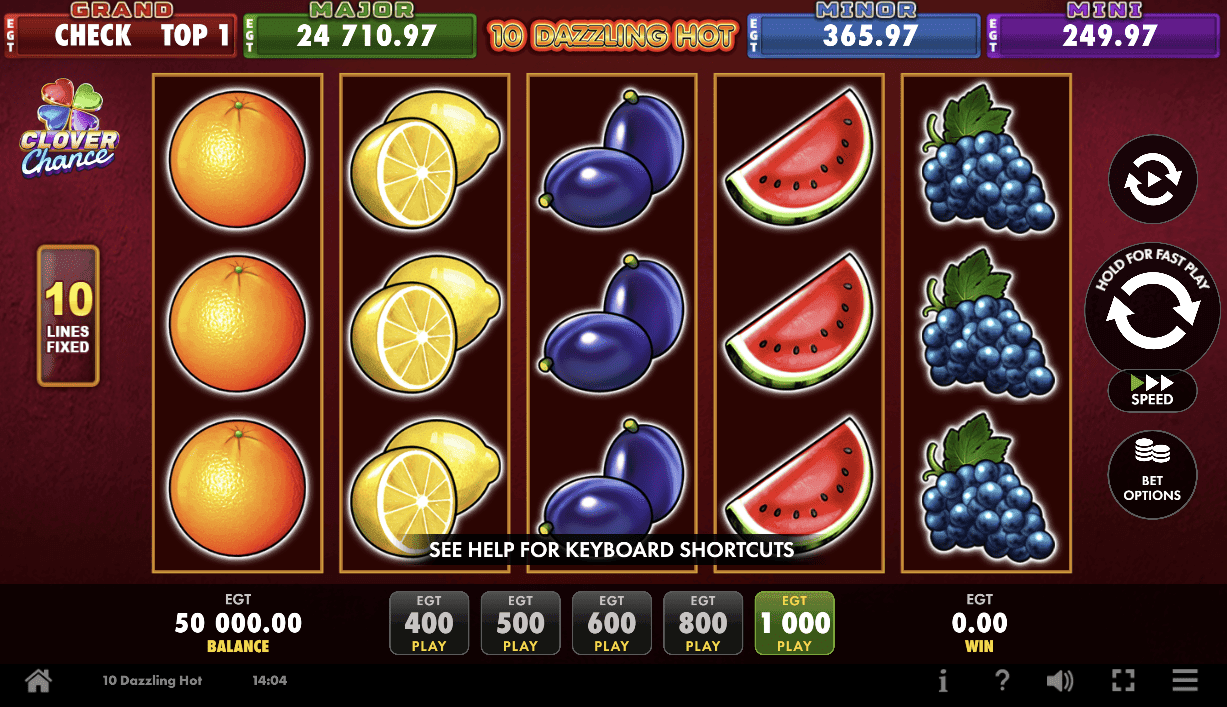Choose the 500 play bet
1227x707 pixels.
coord(520,624)
